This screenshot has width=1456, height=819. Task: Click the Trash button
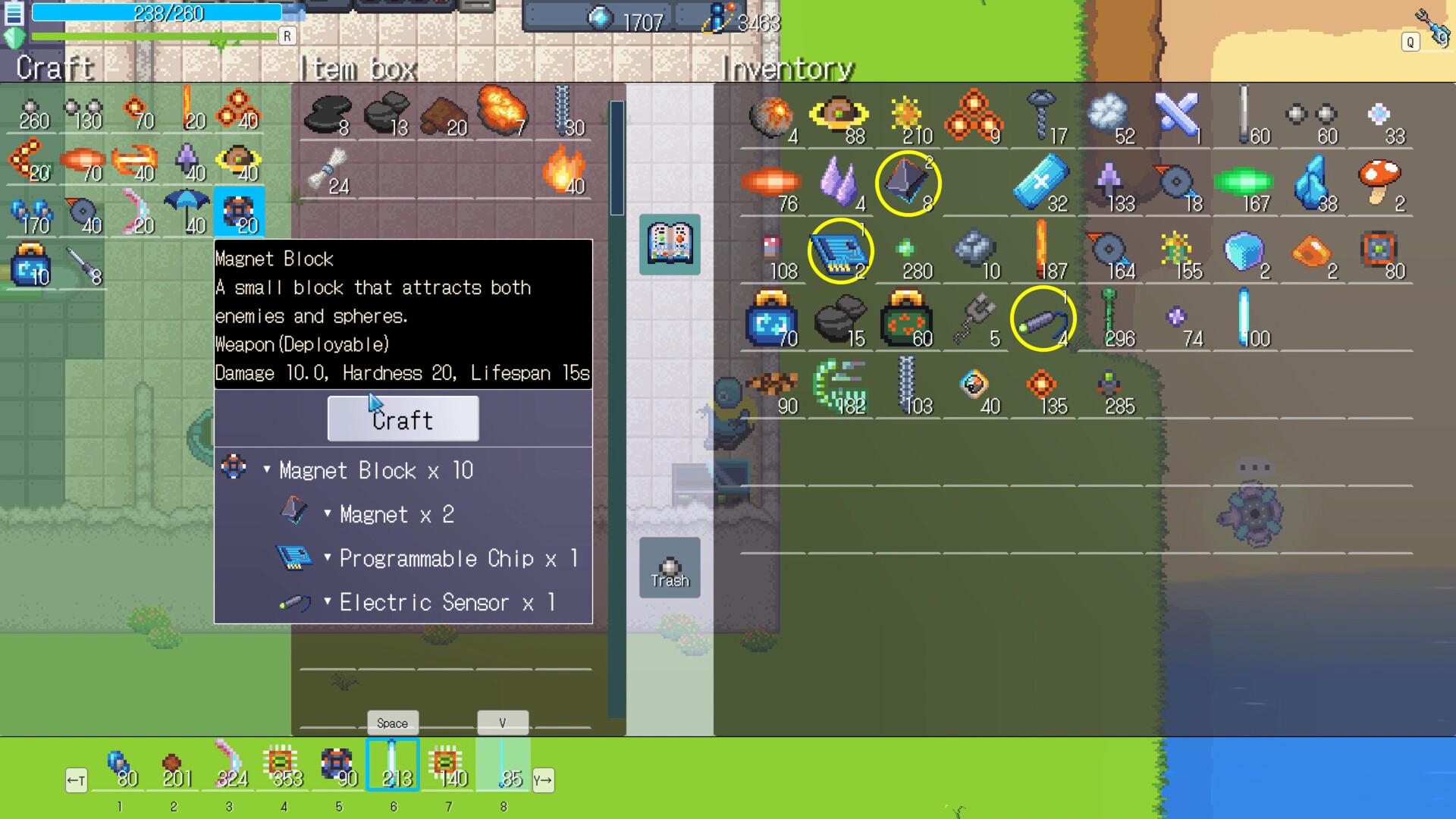click(670, 567)
